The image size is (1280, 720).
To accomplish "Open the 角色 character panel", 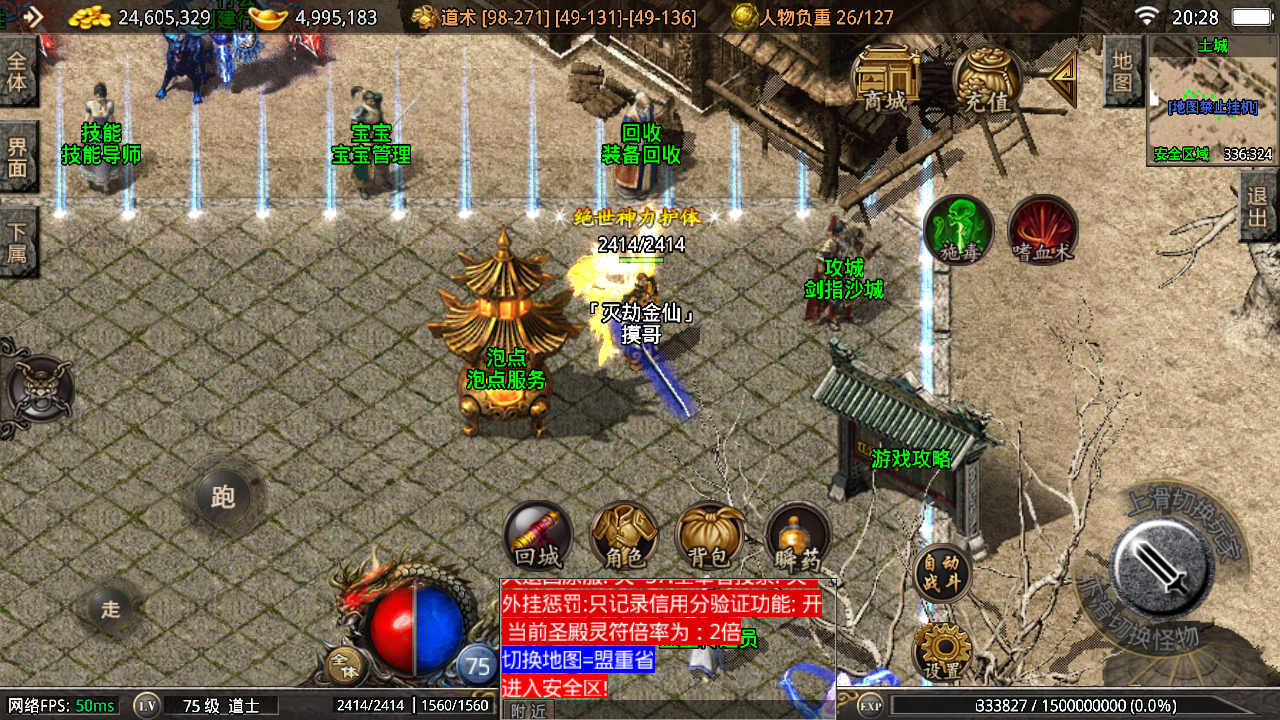I will (x=624, y=536).
